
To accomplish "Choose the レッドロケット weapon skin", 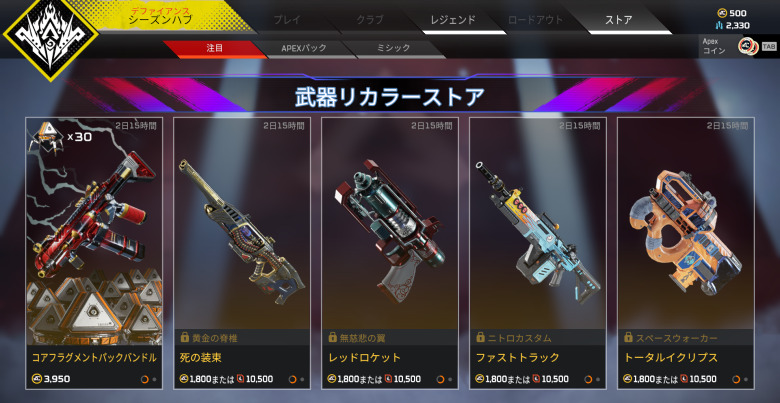I will tap(388, 250).
